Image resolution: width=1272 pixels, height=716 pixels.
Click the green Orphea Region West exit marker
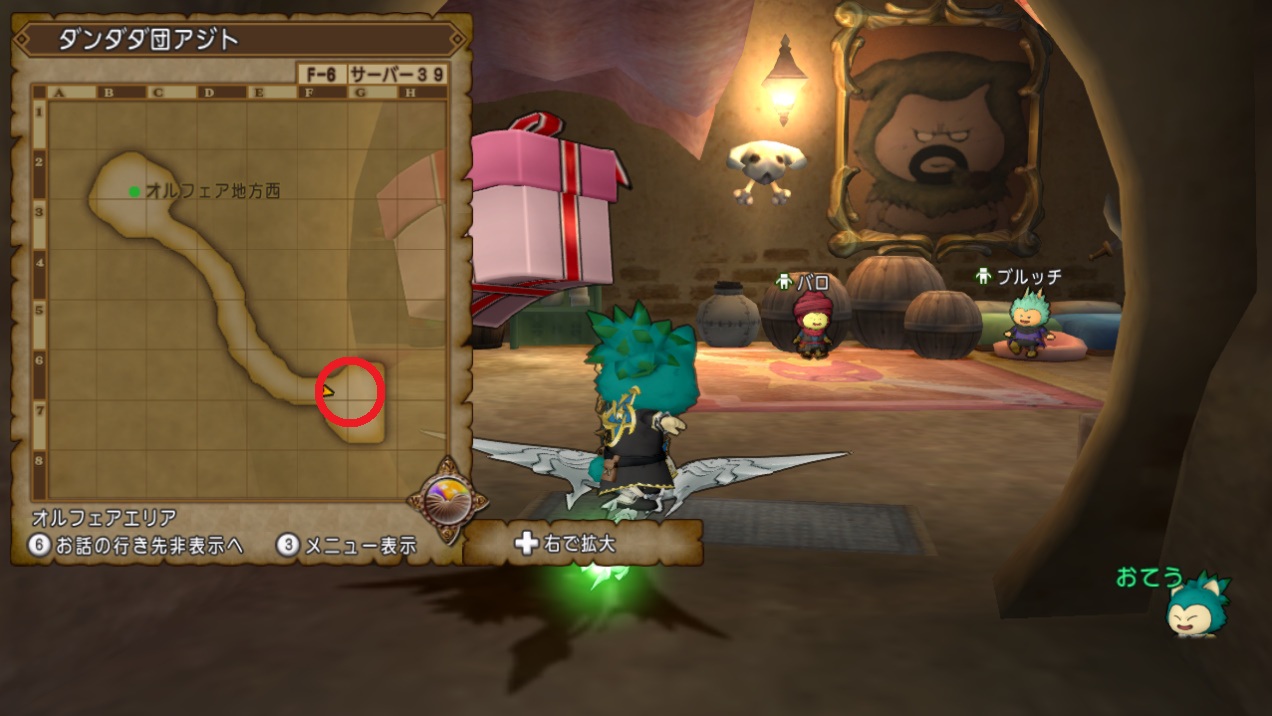pyautogui.click(x=134, y=191)
